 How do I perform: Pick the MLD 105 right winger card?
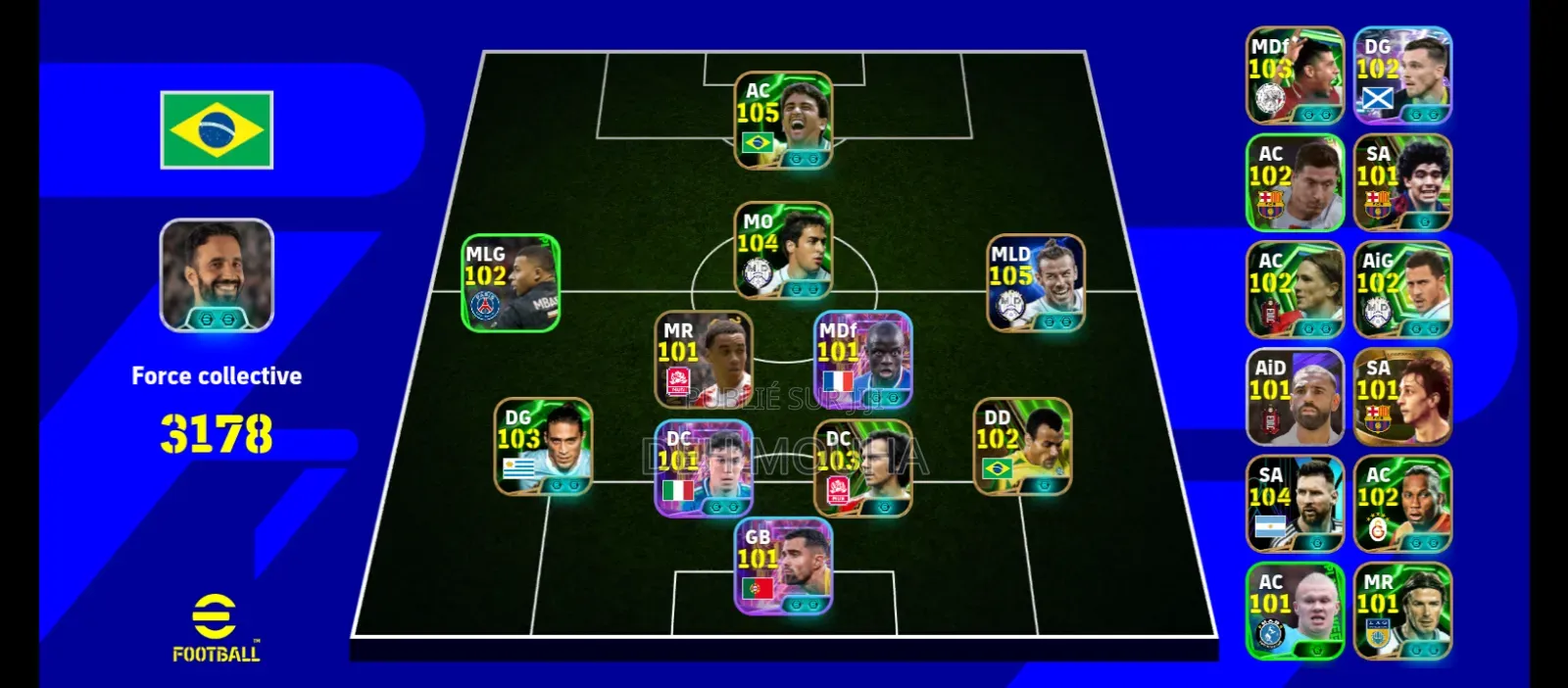(x=1035, y=282)
